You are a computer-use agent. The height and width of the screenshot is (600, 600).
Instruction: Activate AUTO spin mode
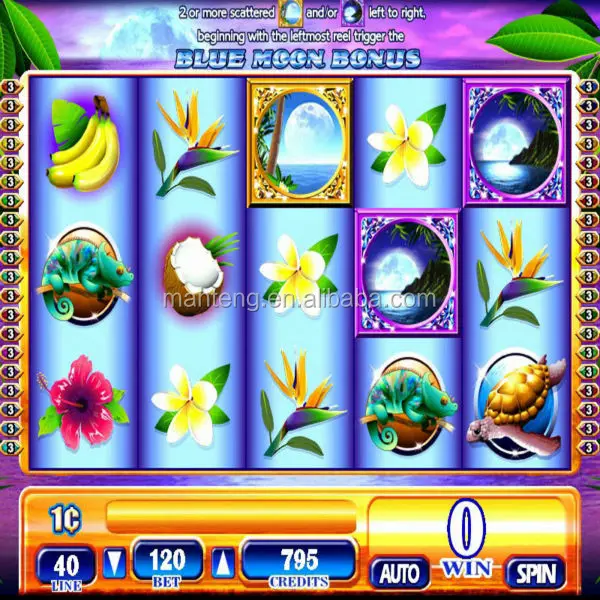(400, 572)
